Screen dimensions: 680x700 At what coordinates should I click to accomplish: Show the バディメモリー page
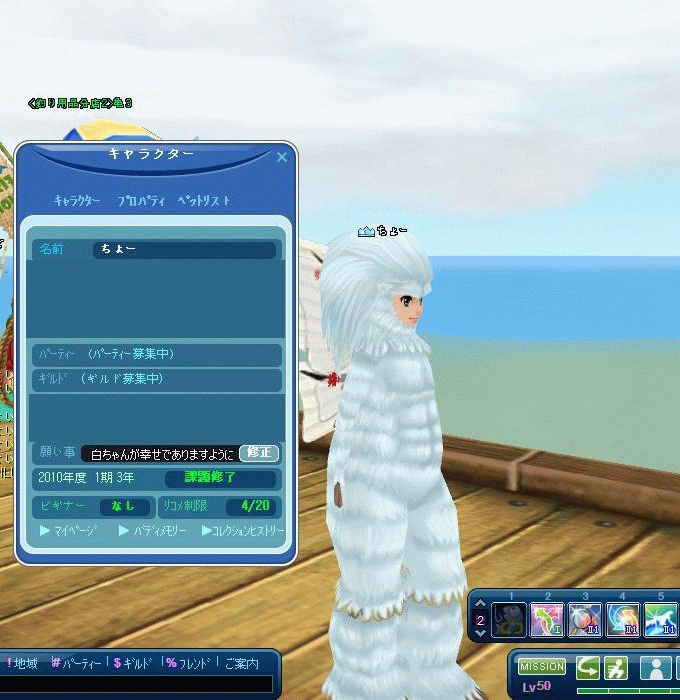click(x=152, y=531)
